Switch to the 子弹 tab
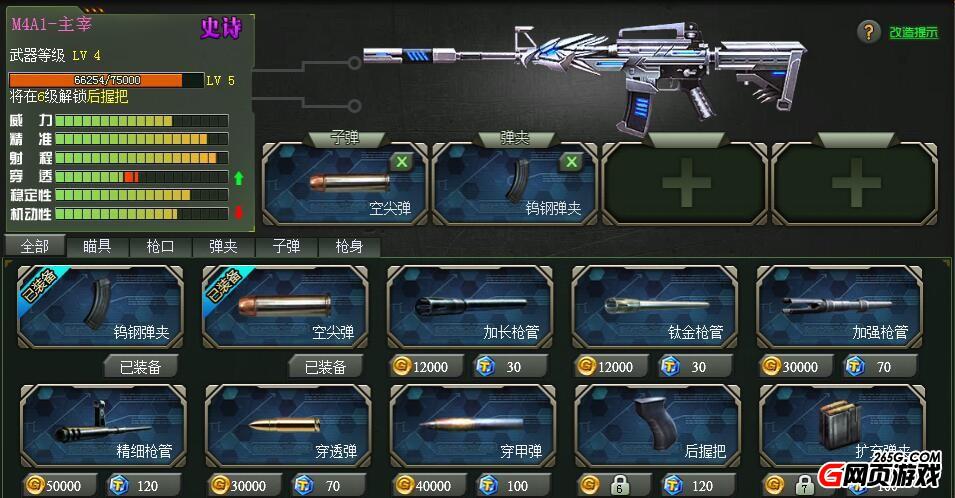 tap(286, 246)
